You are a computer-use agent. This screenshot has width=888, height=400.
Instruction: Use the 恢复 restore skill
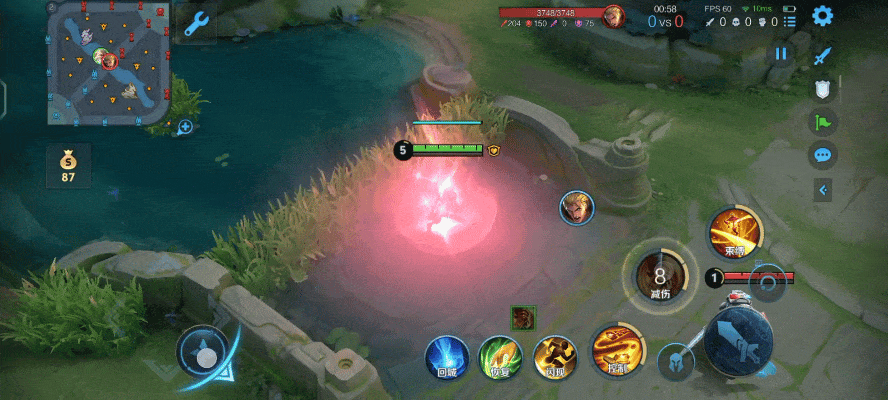(499, 357)
